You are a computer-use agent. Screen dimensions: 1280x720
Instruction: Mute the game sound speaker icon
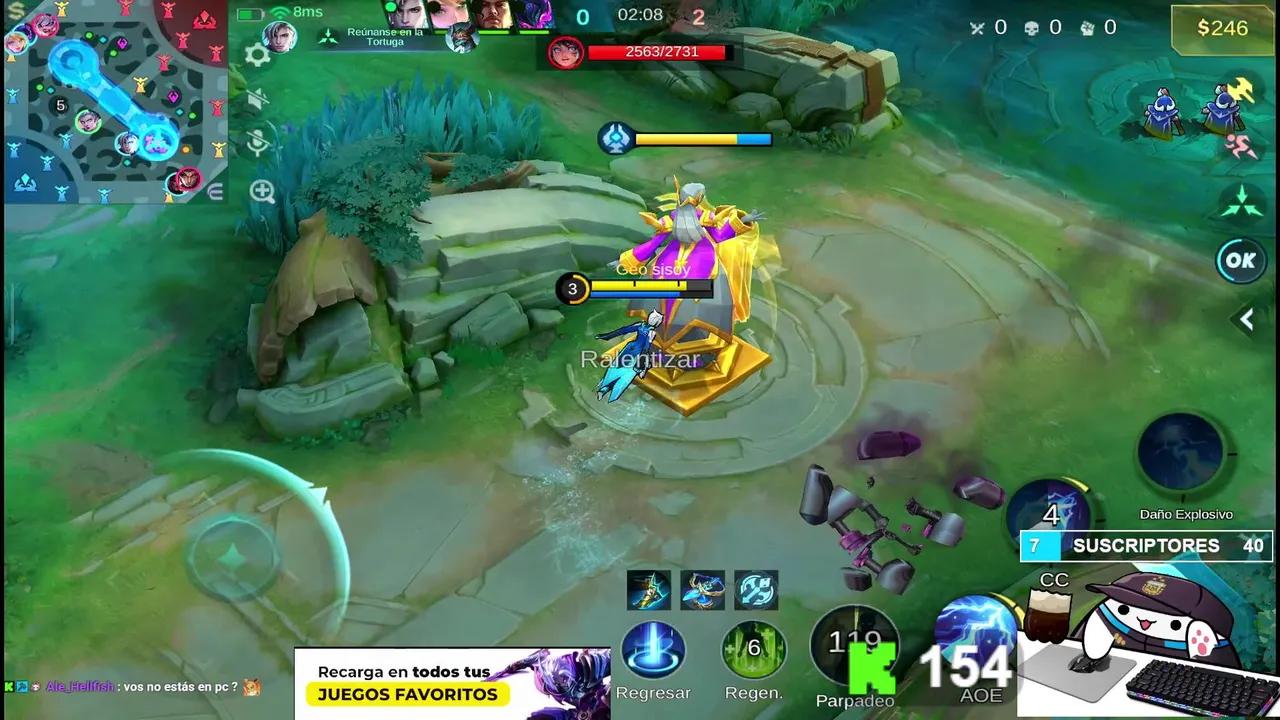256,97
